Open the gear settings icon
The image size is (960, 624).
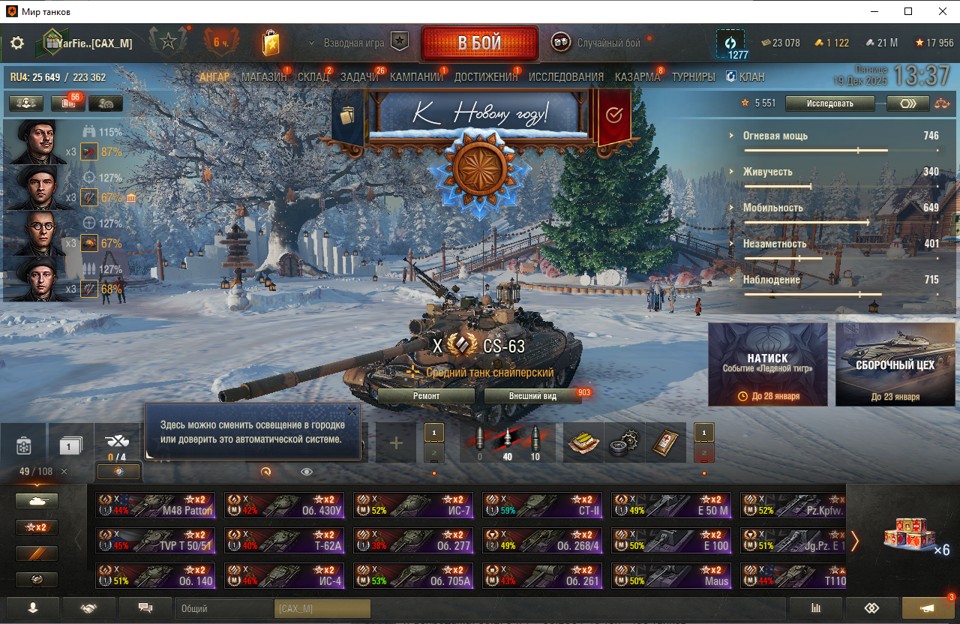(17, 43)
